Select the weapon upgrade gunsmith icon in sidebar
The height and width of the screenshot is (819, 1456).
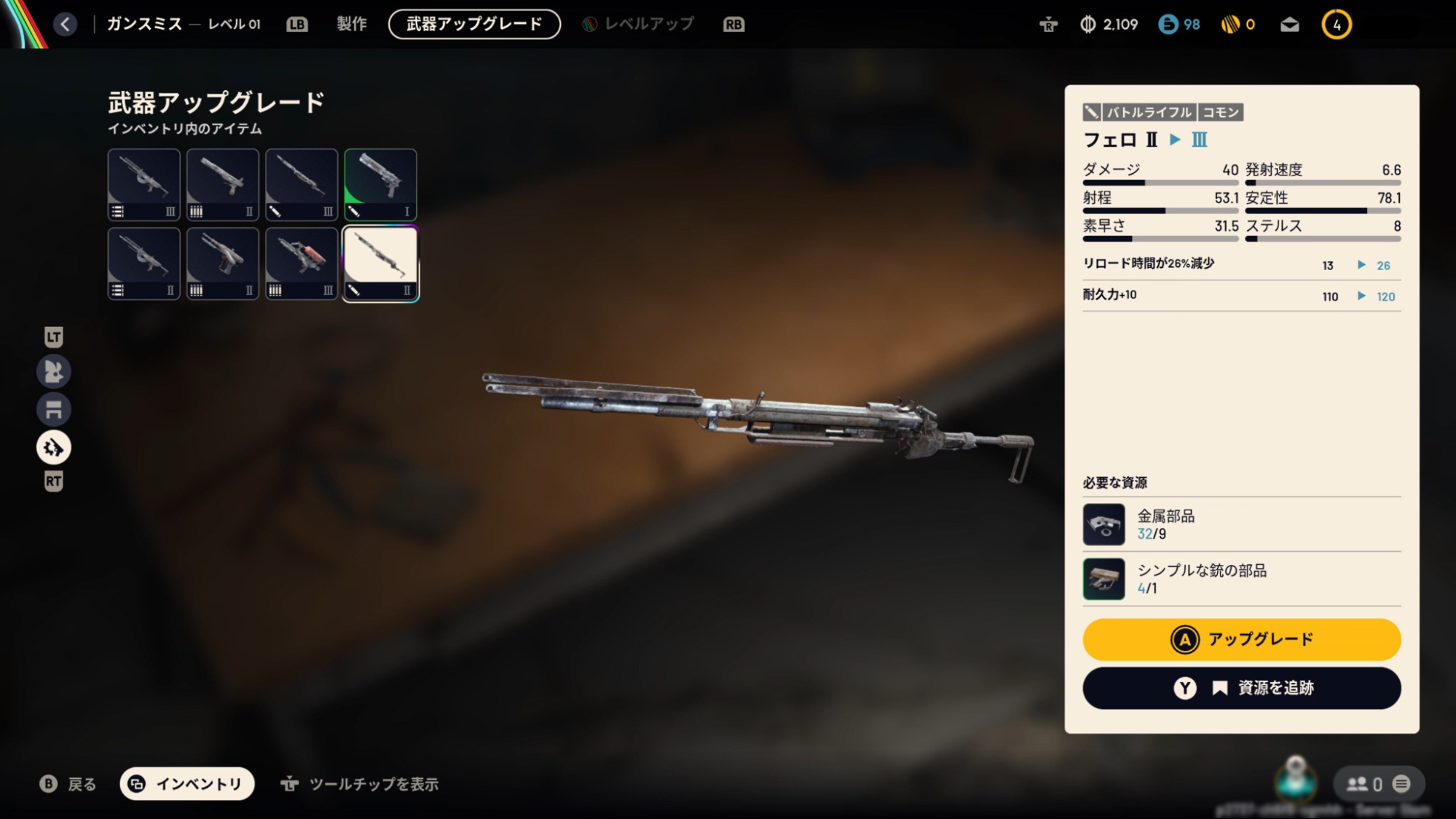52,447
